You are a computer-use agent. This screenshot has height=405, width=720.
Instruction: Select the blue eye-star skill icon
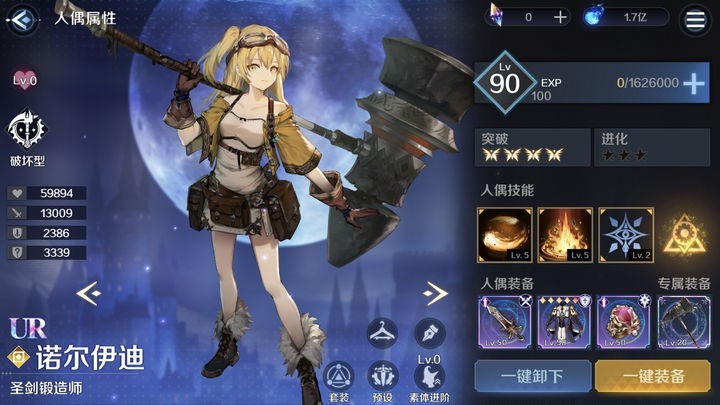[626, 234]
